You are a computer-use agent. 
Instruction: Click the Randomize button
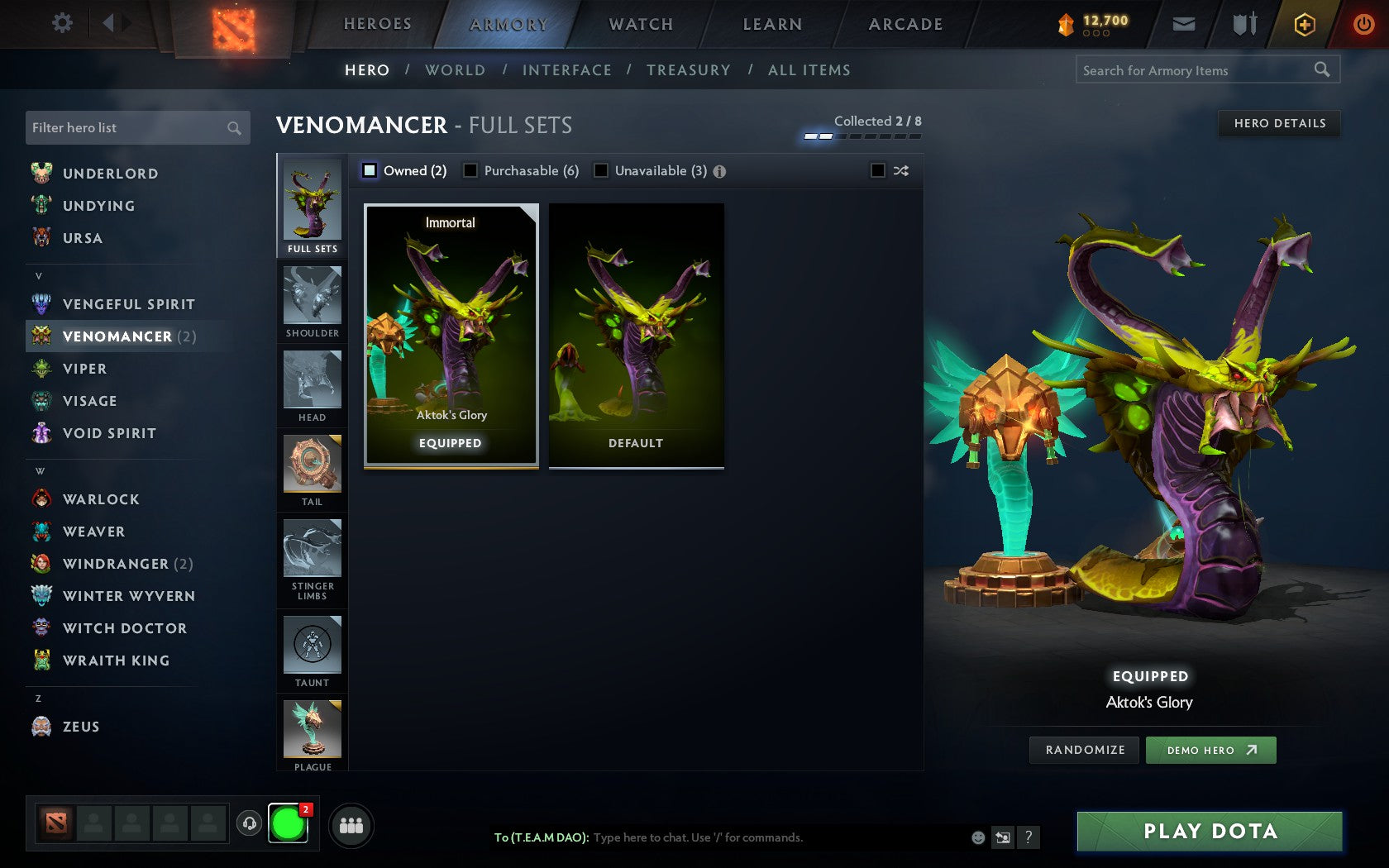[1084, 750]
